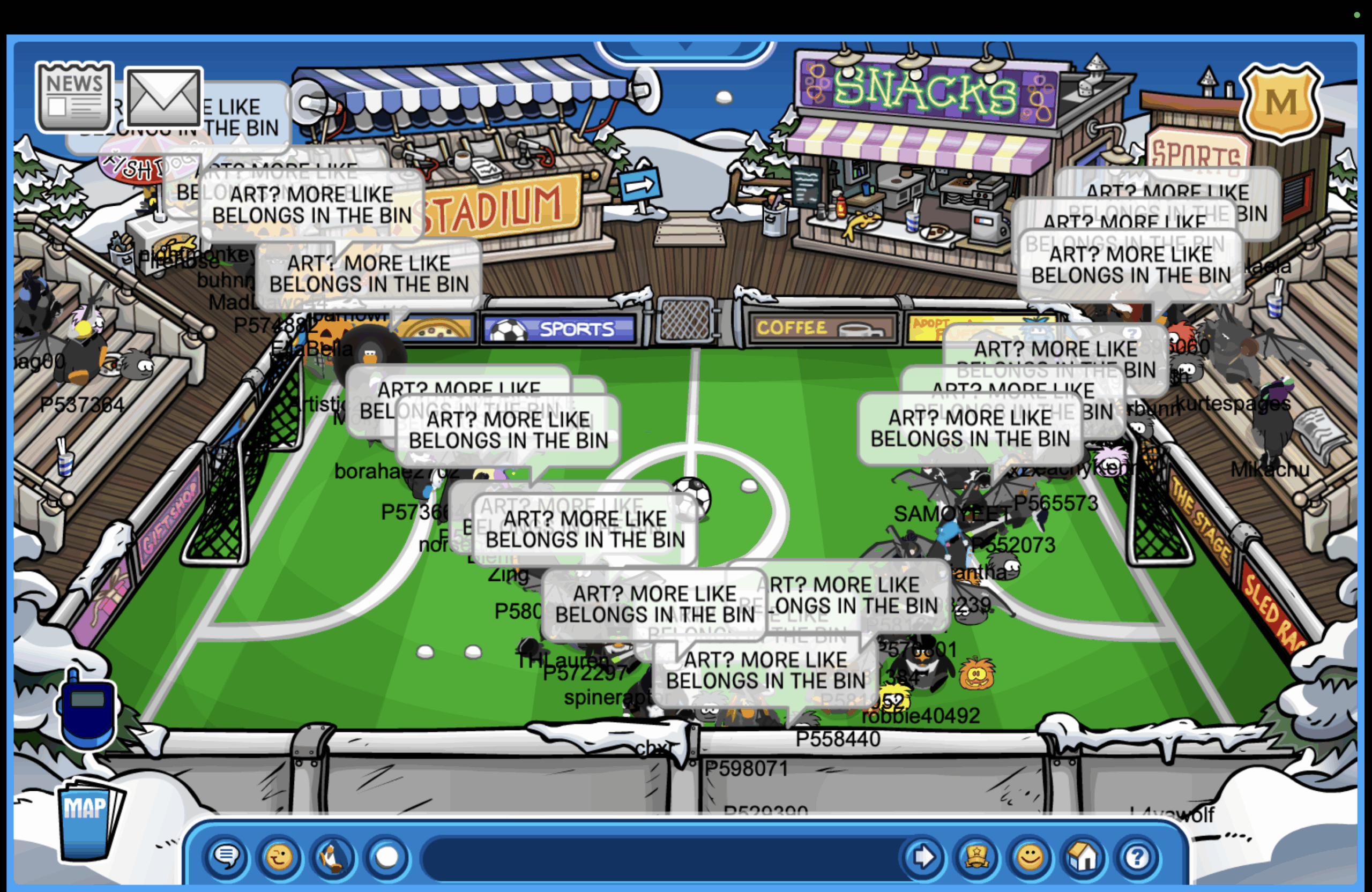1372x892 pixels.
Task: Open the smiley face buddy list
Action: pos(1030,857)
